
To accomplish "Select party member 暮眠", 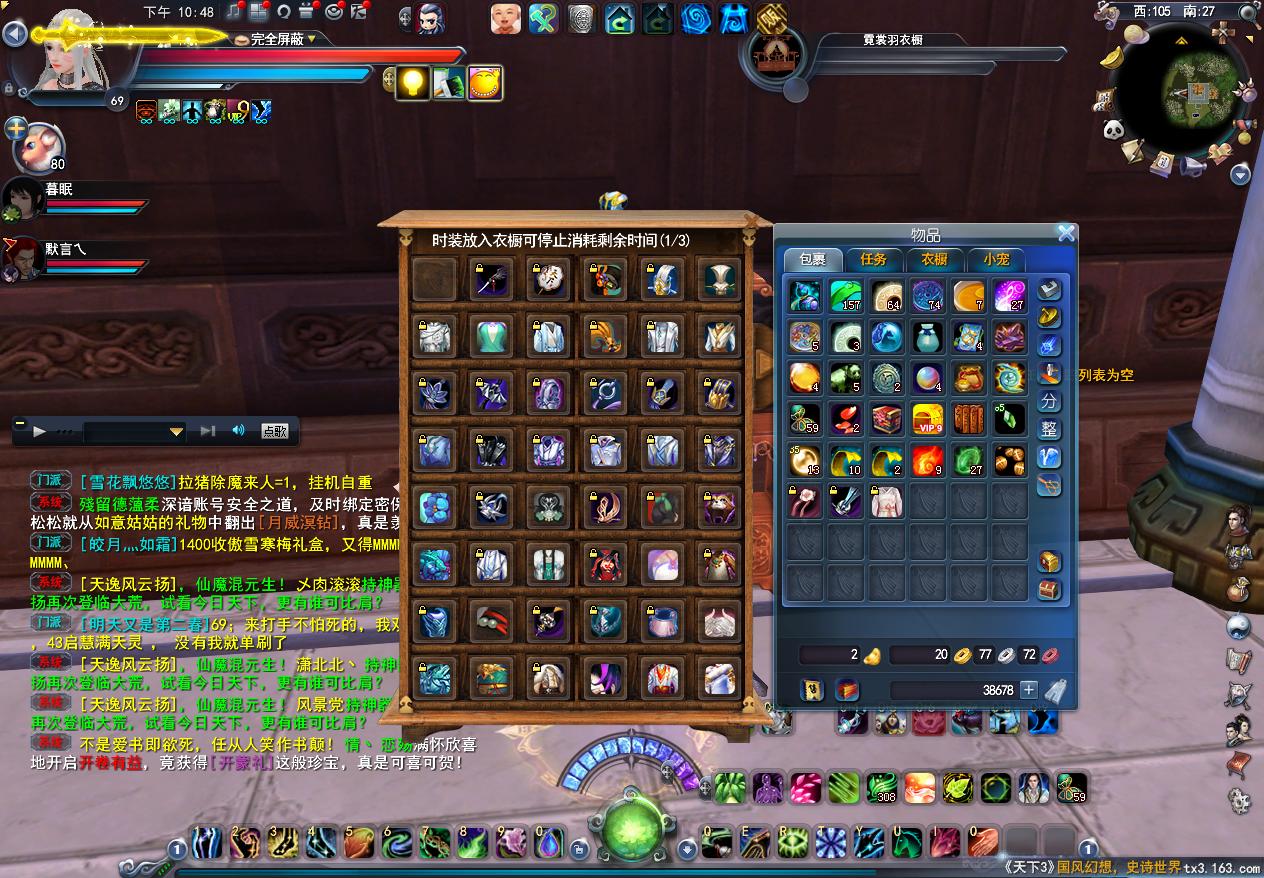I will [x=22, y=198].
